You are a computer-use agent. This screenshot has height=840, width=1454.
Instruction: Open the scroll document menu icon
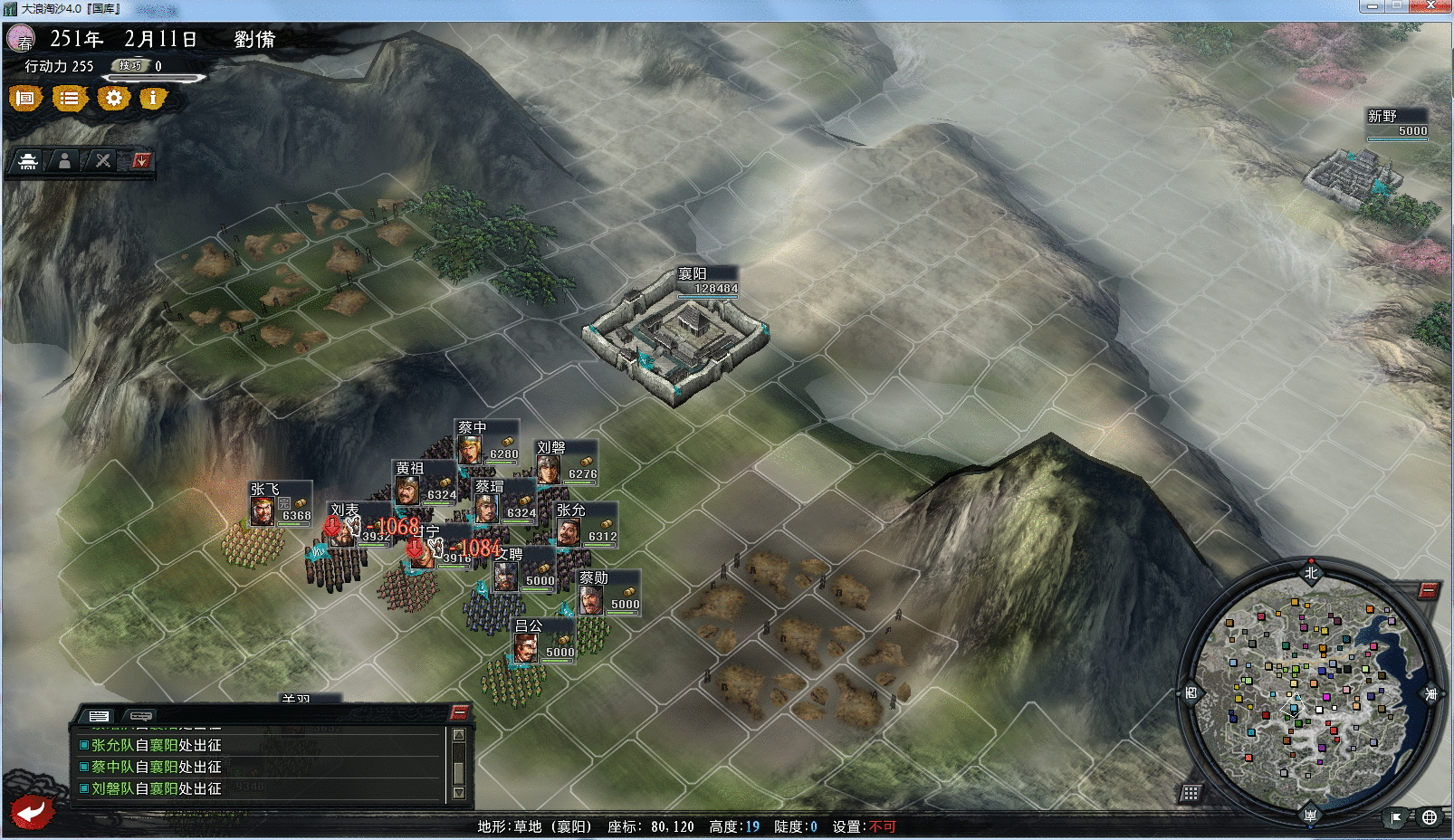[x=26, y=98]
